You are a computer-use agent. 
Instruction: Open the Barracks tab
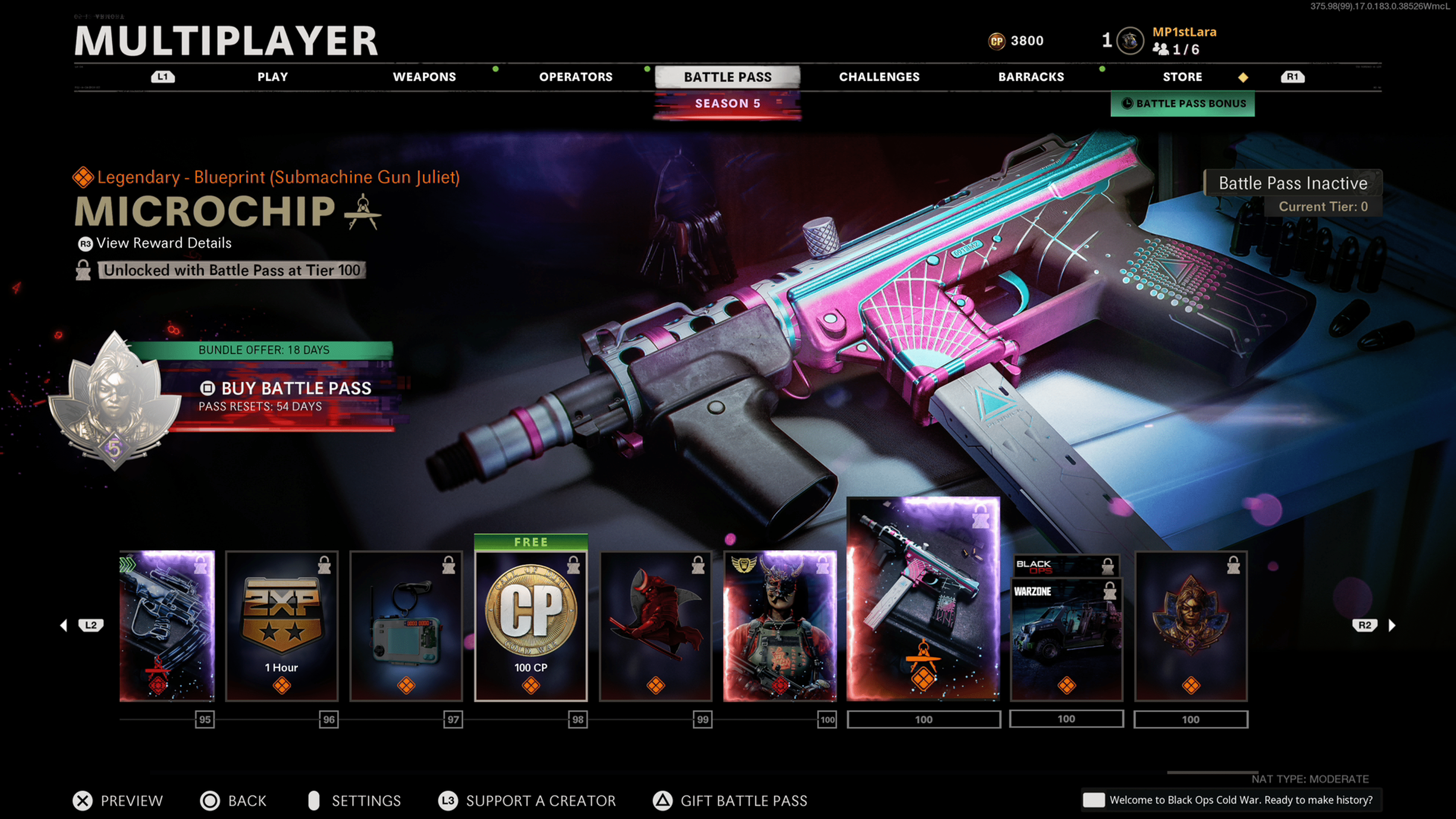(x=1031, y=77)
